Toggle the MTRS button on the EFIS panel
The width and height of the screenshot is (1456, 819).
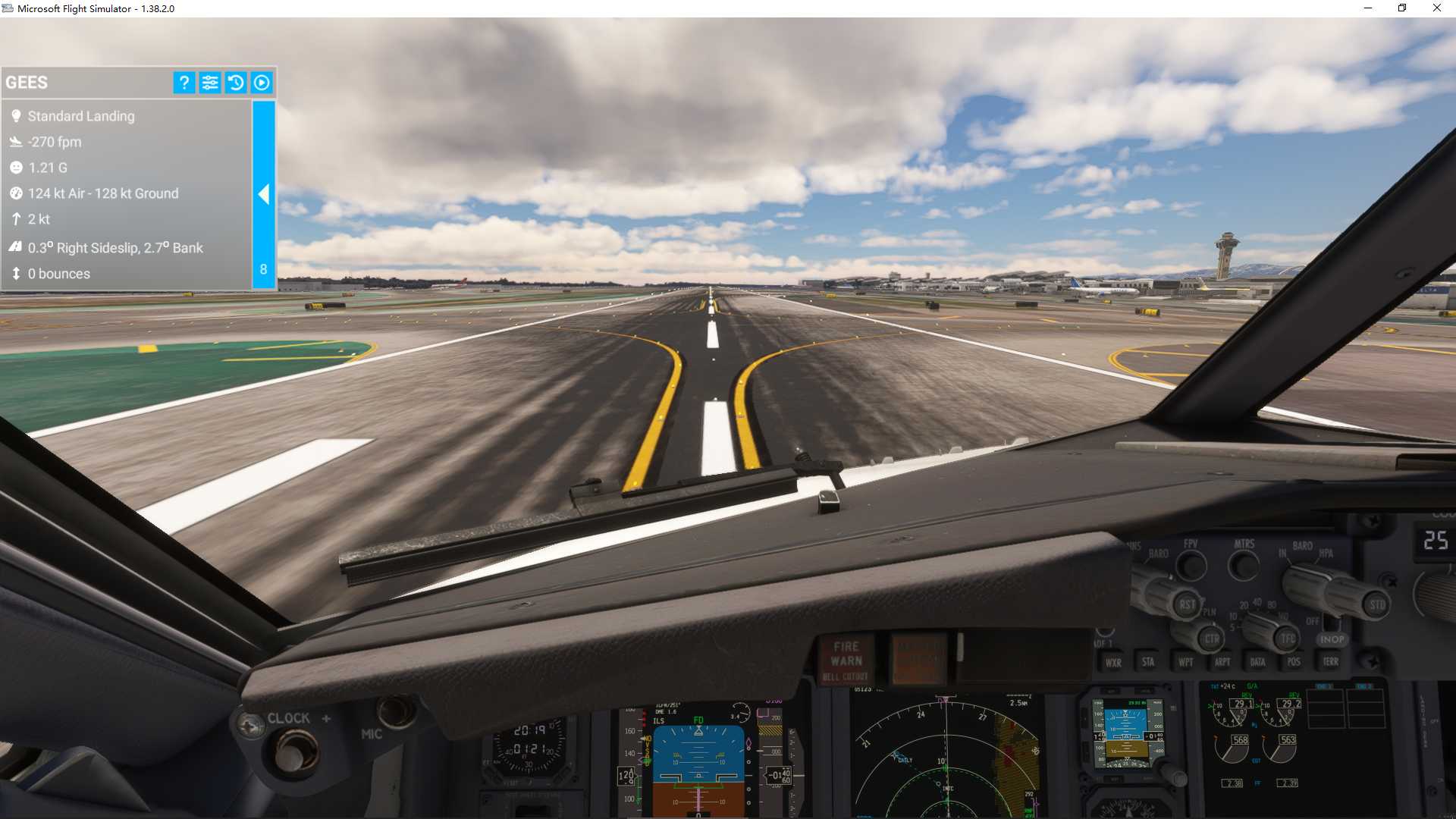pos(1244,566)
